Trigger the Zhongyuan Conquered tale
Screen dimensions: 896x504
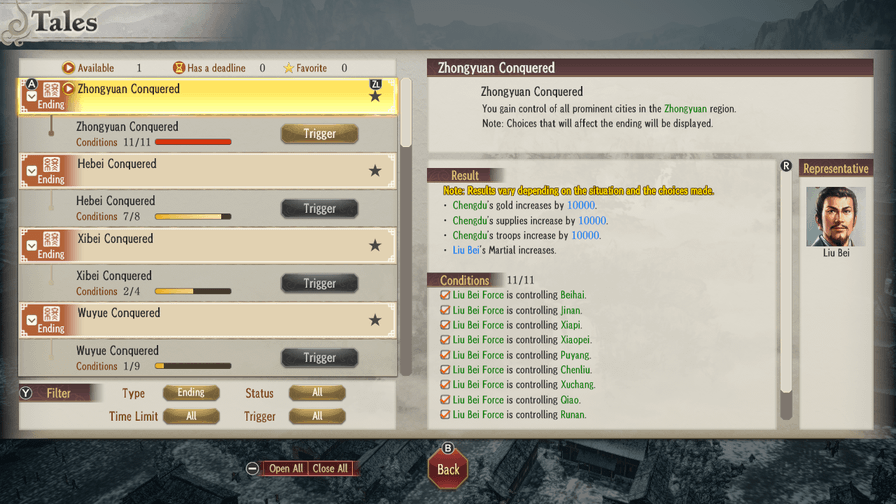click(319, 134)
